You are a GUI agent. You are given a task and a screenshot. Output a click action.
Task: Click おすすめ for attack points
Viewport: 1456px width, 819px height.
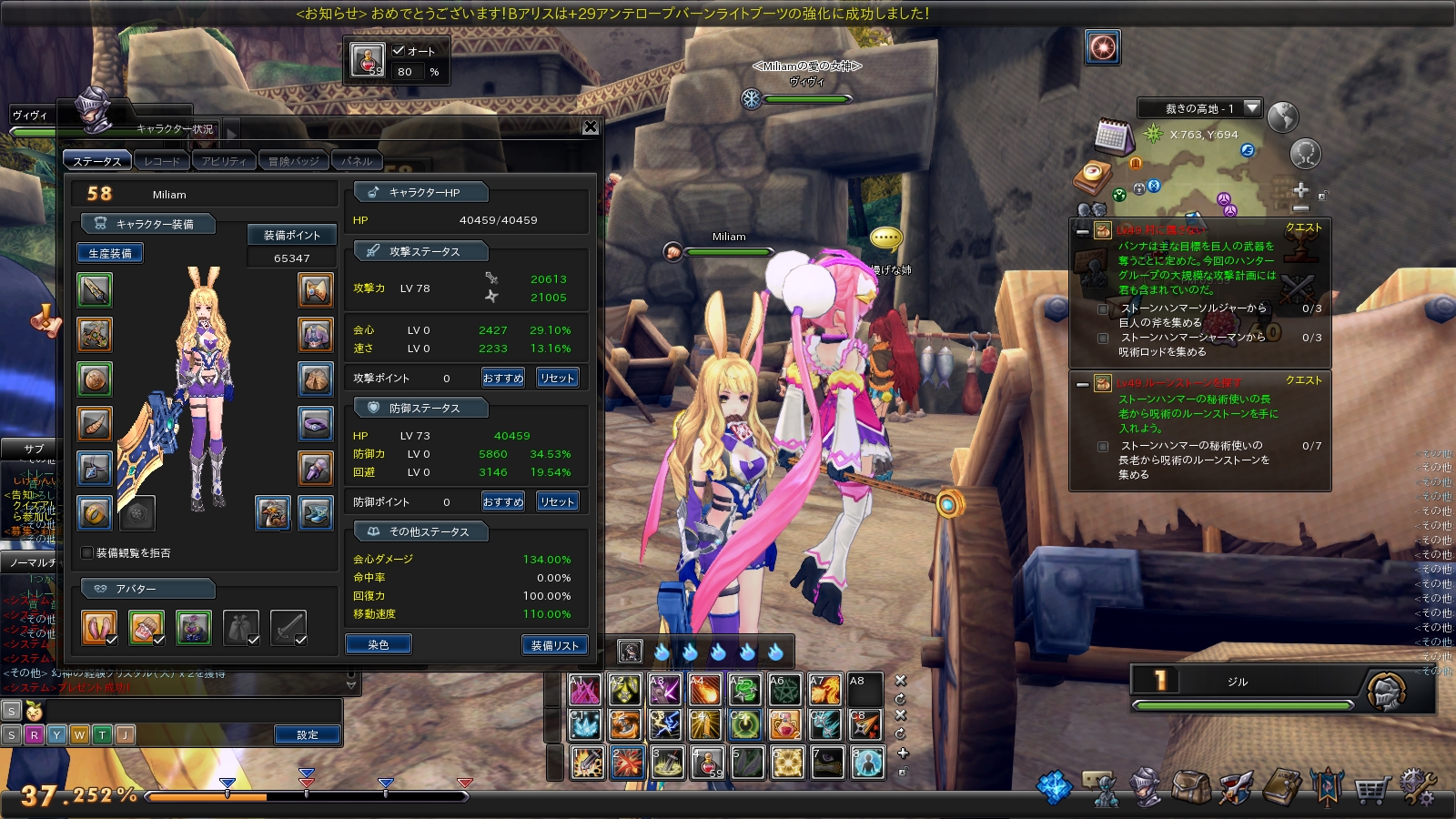502,378
